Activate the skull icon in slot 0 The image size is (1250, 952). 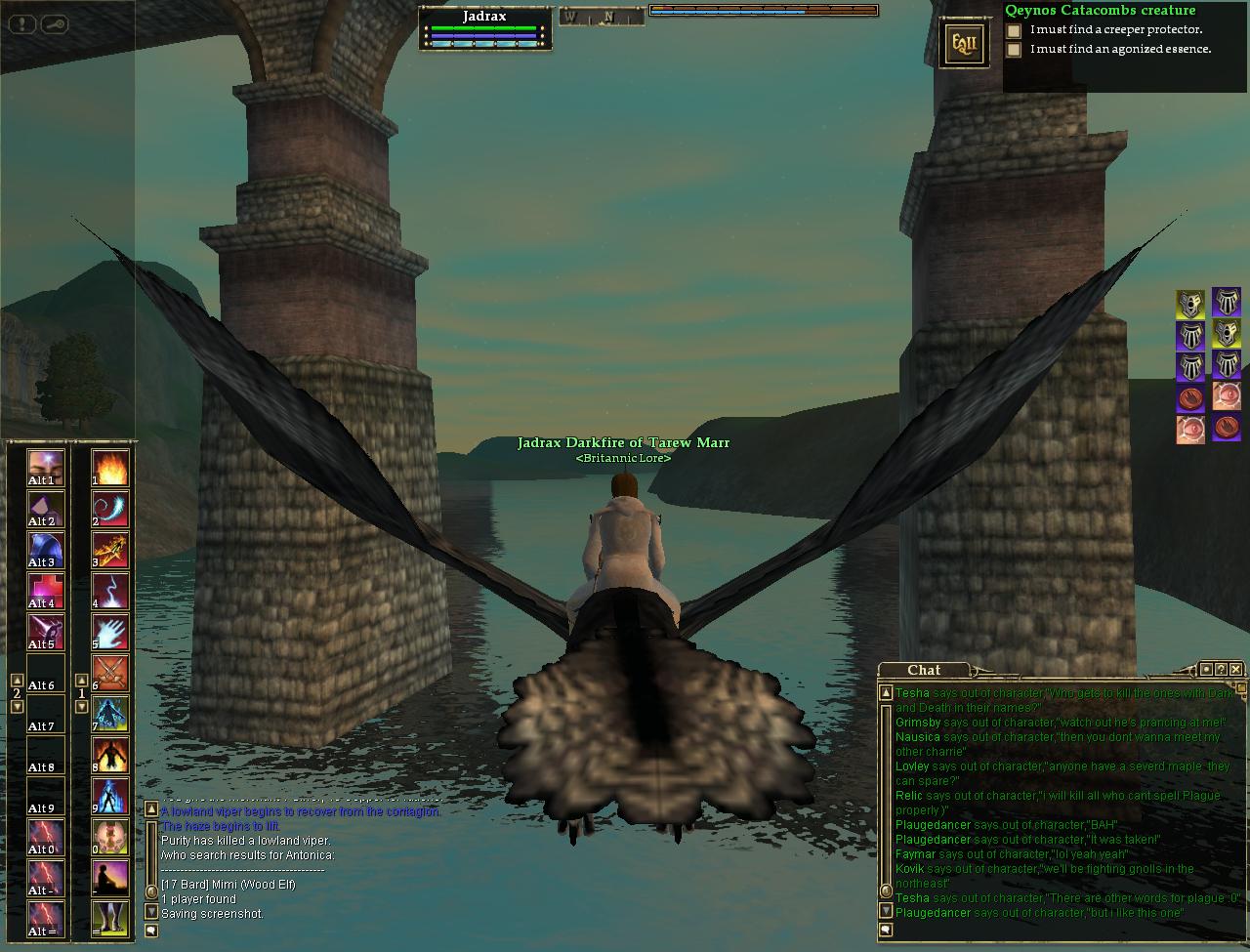pos(110,837)
